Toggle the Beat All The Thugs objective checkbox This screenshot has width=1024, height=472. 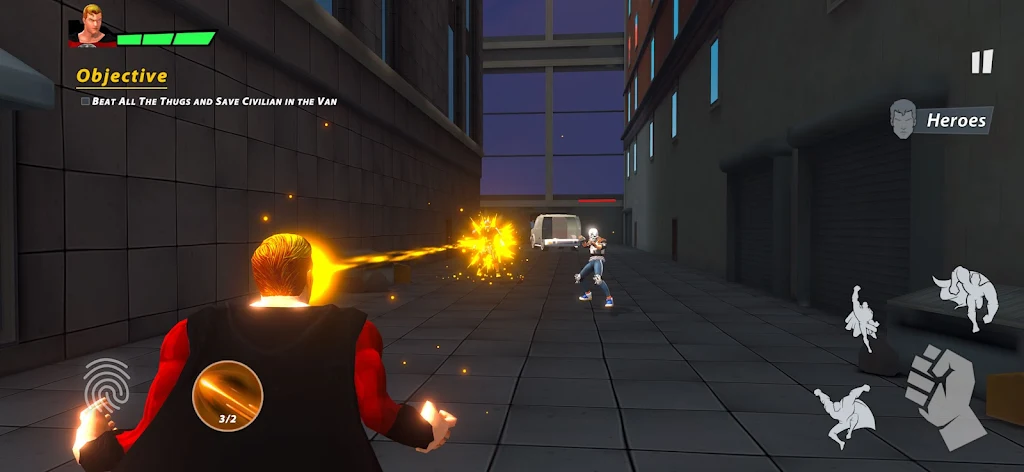pos(85,101)
